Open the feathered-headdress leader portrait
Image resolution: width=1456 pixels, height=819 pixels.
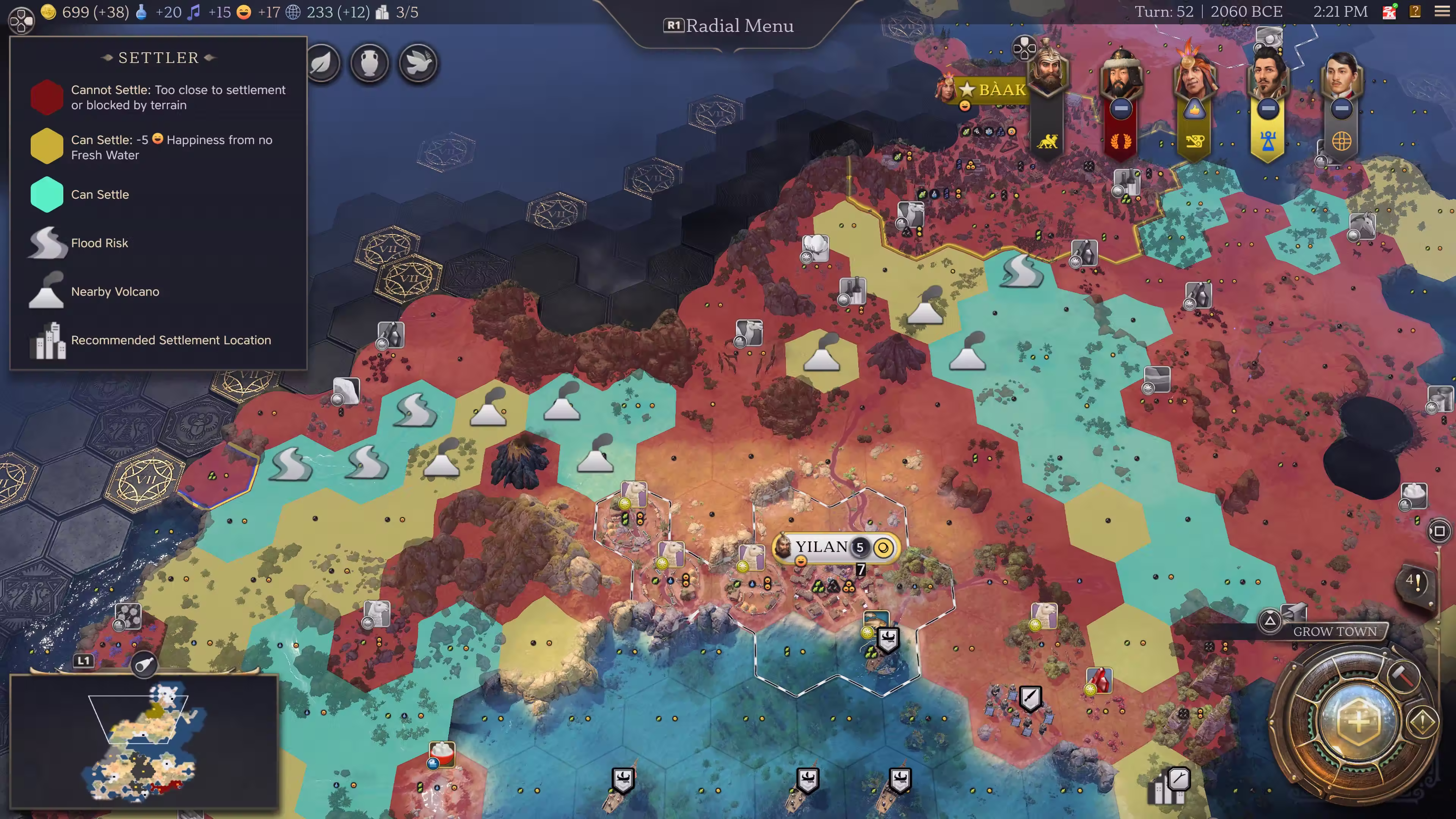coord(1194,74)
